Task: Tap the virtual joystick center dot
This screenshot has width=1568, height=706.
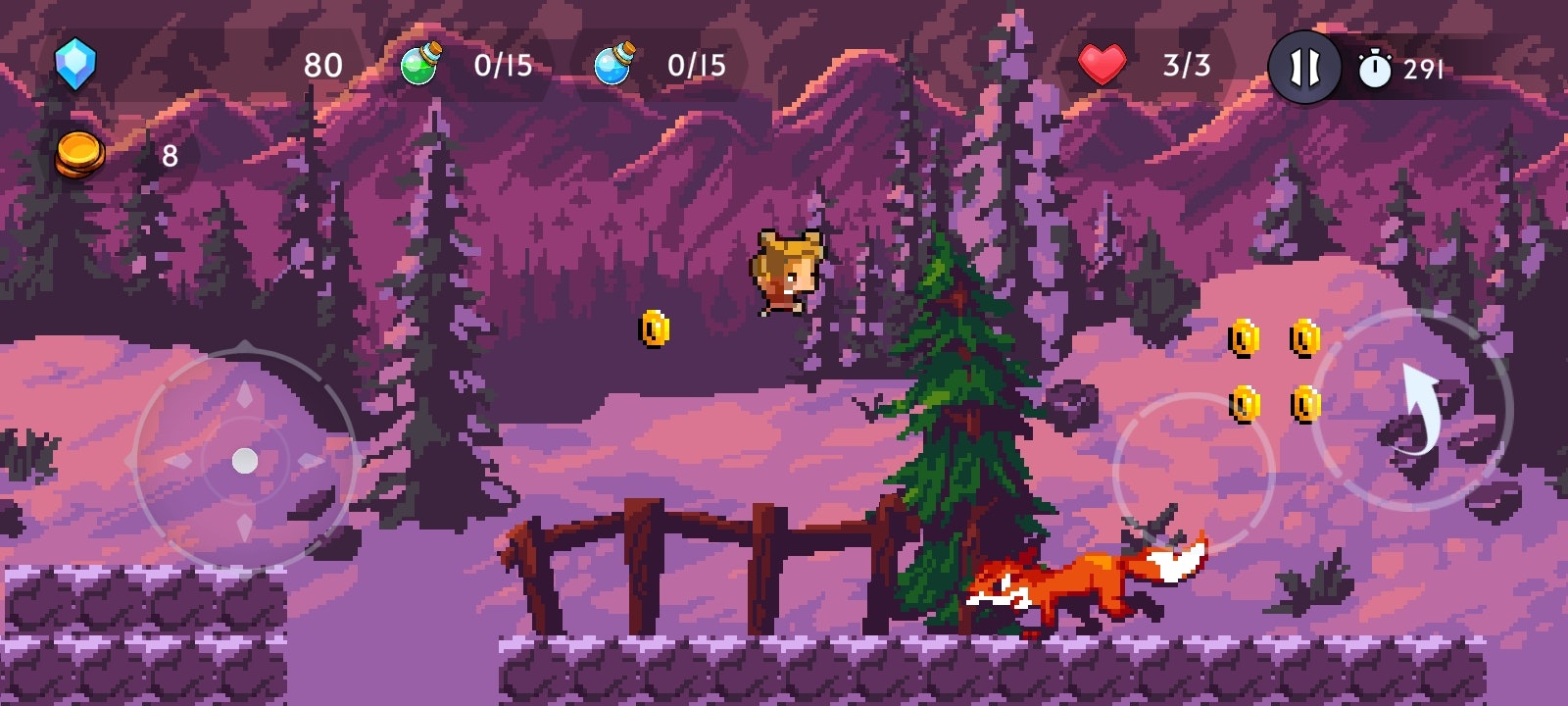Action: (x=245, y=460)
